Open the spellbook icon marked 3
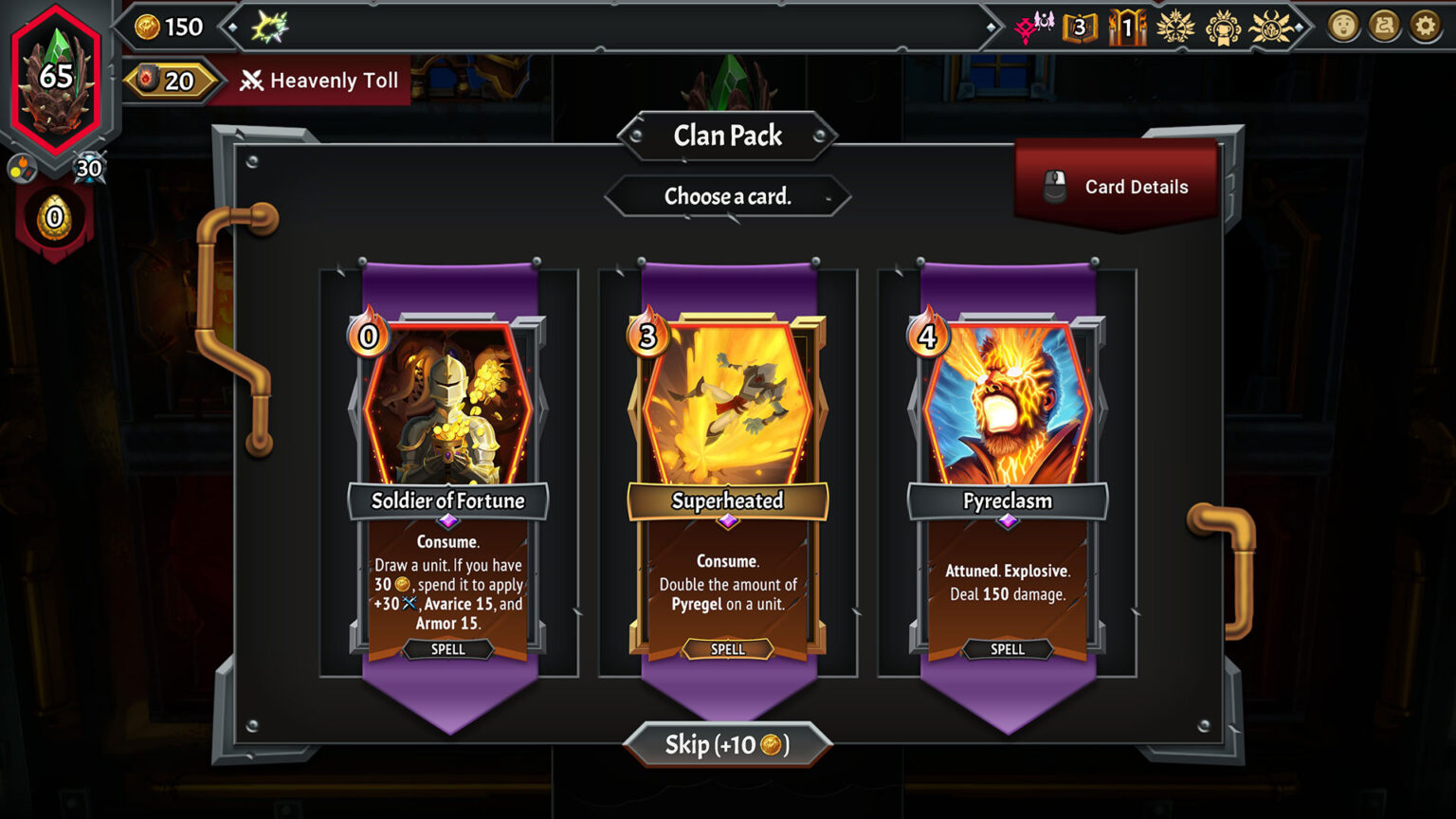 (x=1080, y=27)
